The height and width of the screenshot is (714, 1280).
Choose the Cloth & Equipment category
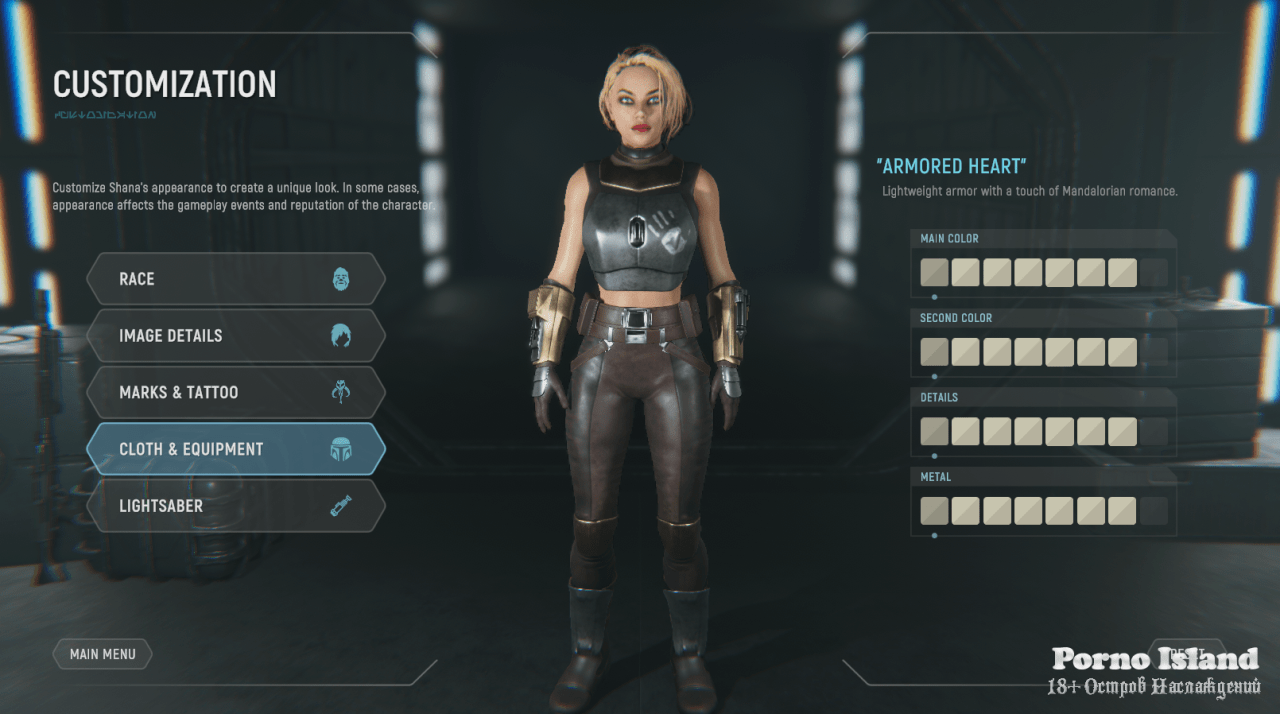[x=235, y=450]
